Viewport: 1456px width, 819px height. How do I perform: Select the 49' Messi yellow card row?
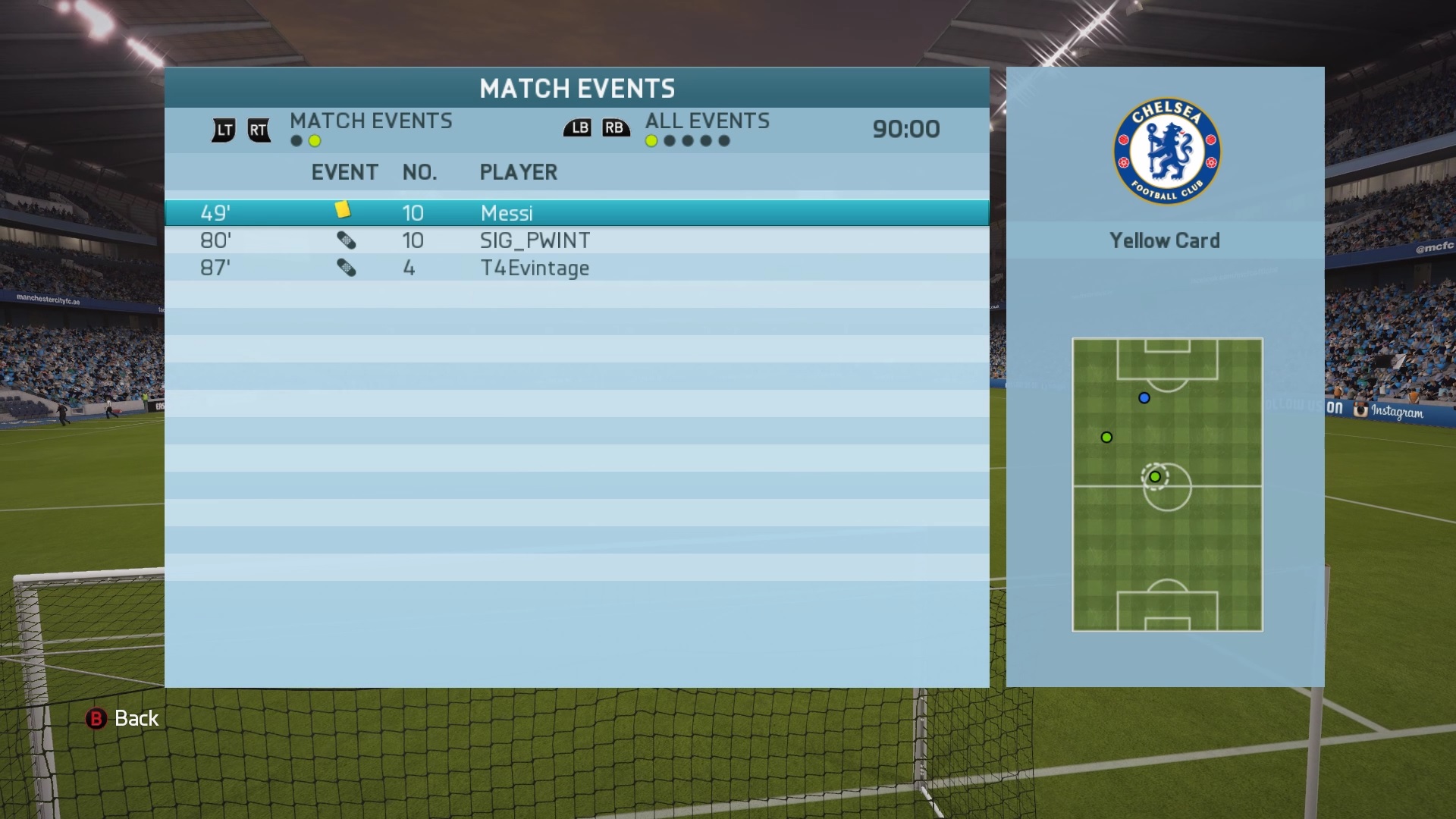(x=576, y=213)
